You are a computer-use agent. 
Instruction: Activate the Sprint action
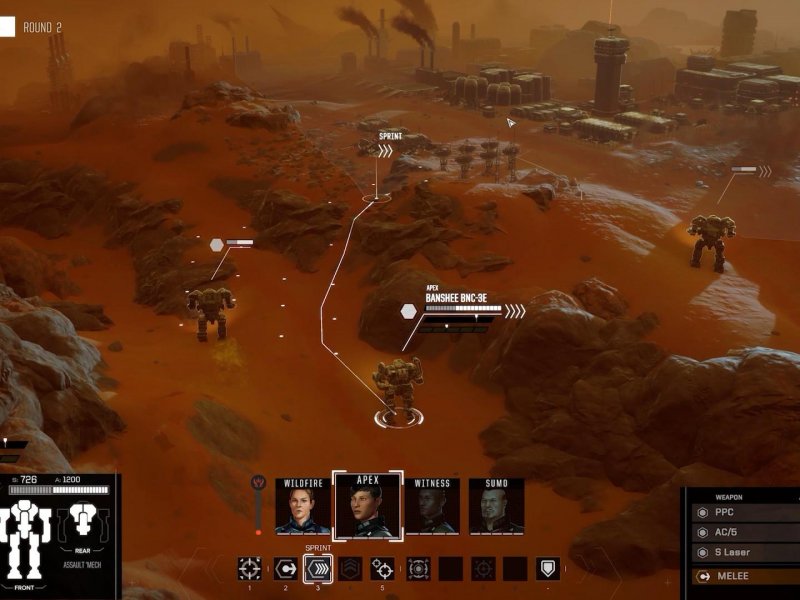pyautogui.click(x=318, y=569)
